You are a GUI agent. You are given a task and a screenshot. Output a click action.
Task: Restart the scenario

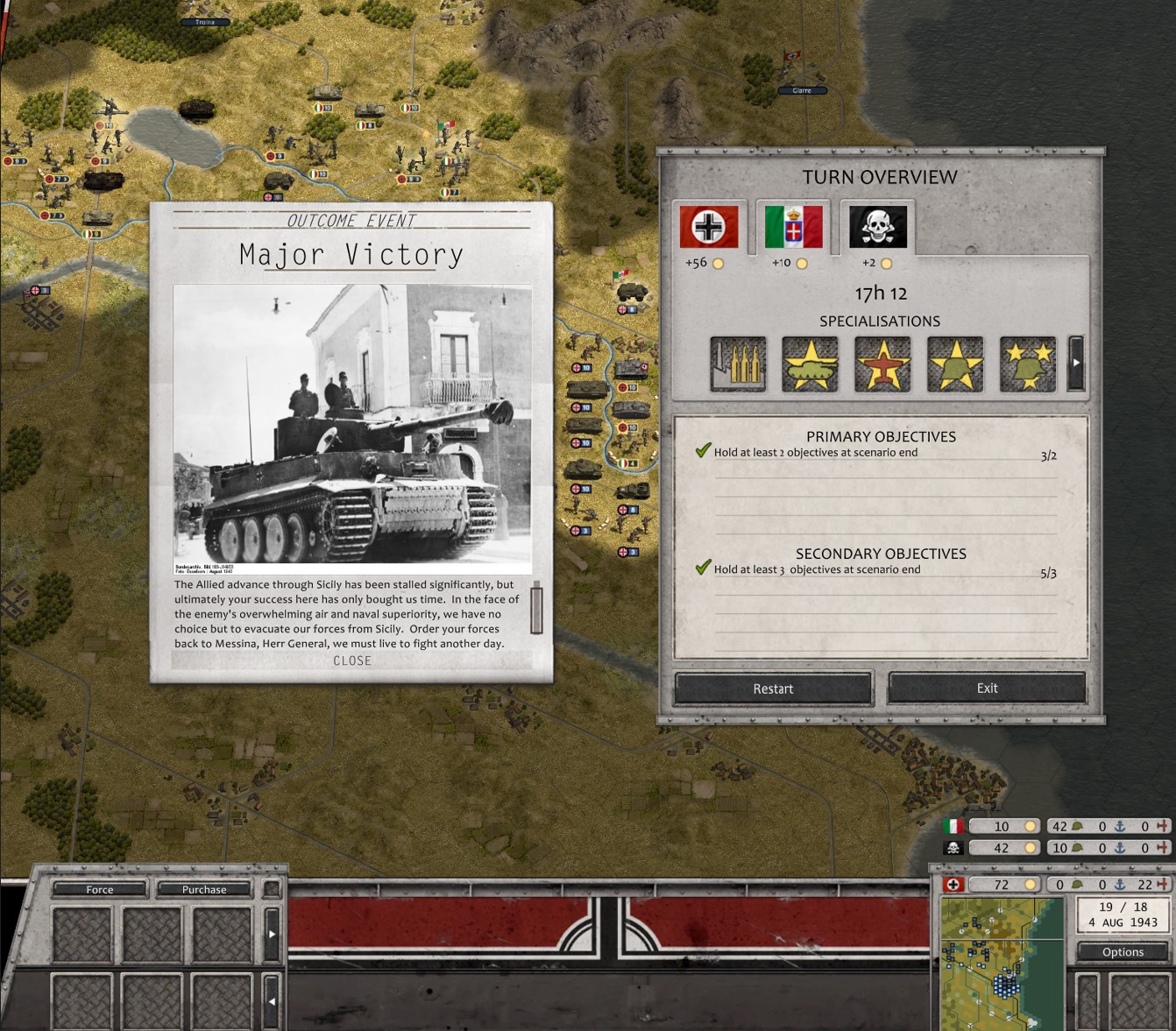pyautogui.click(x=773, y=689)
